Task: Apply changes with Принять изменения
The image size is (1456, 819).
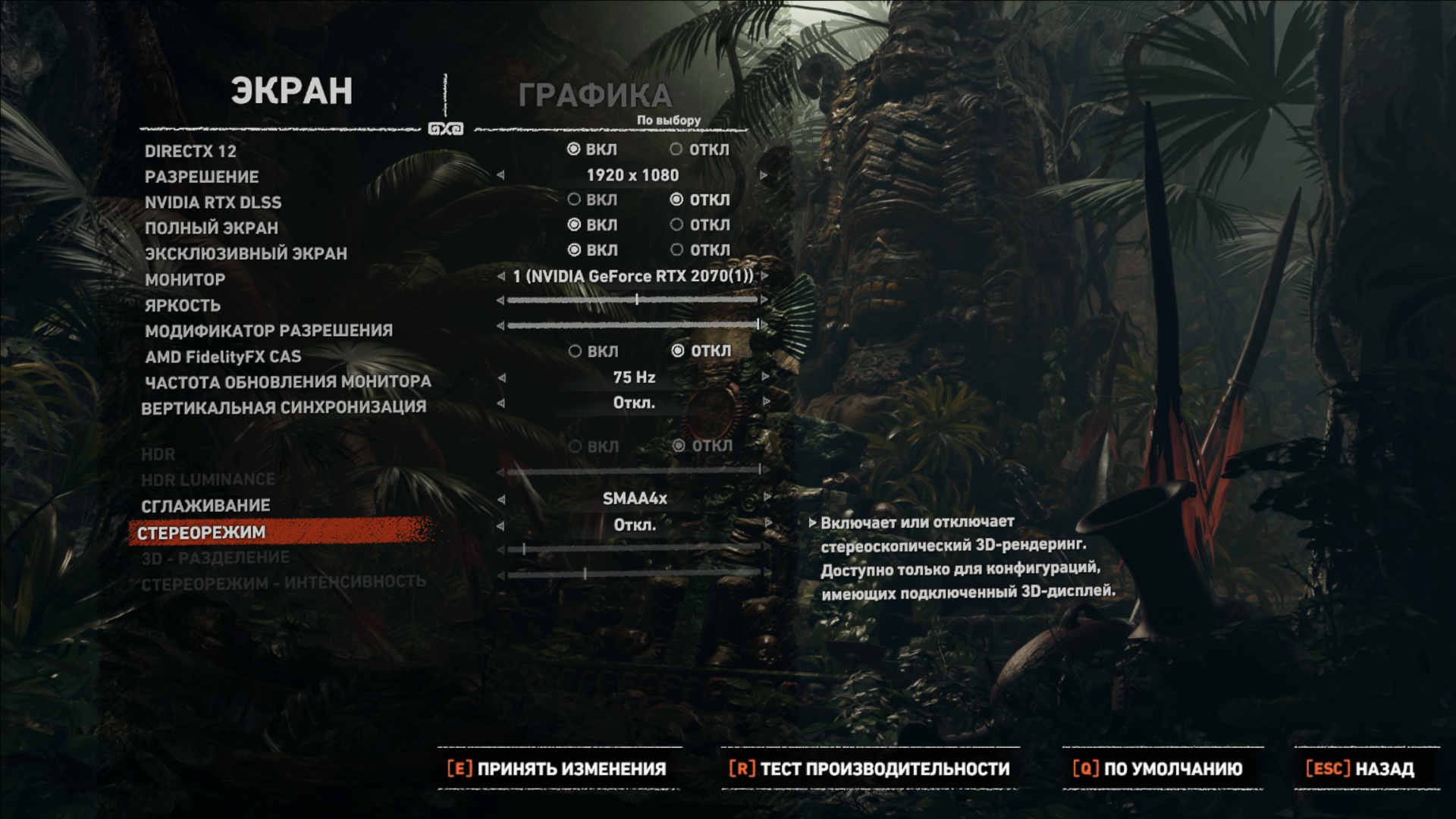Action: tap(557, 769)
